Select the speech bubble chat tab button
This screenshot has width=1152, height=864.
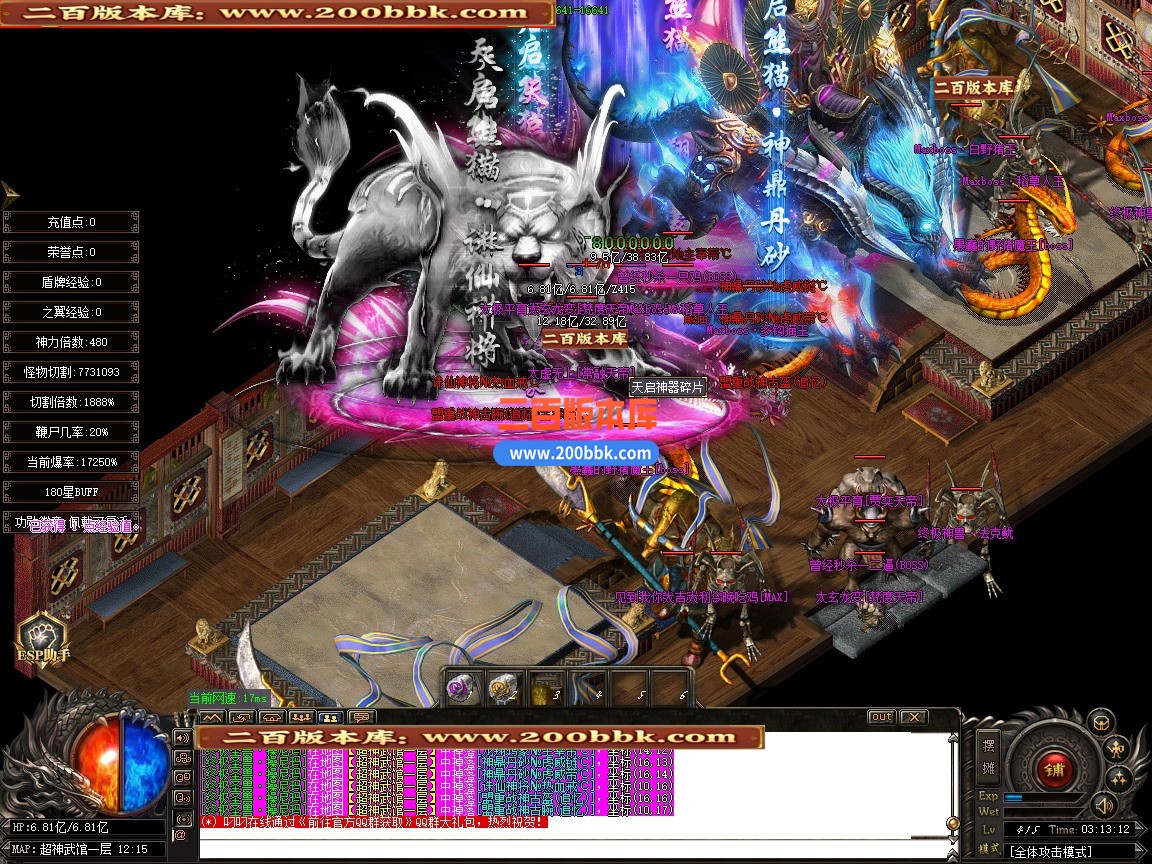click(x=361, y=717)
